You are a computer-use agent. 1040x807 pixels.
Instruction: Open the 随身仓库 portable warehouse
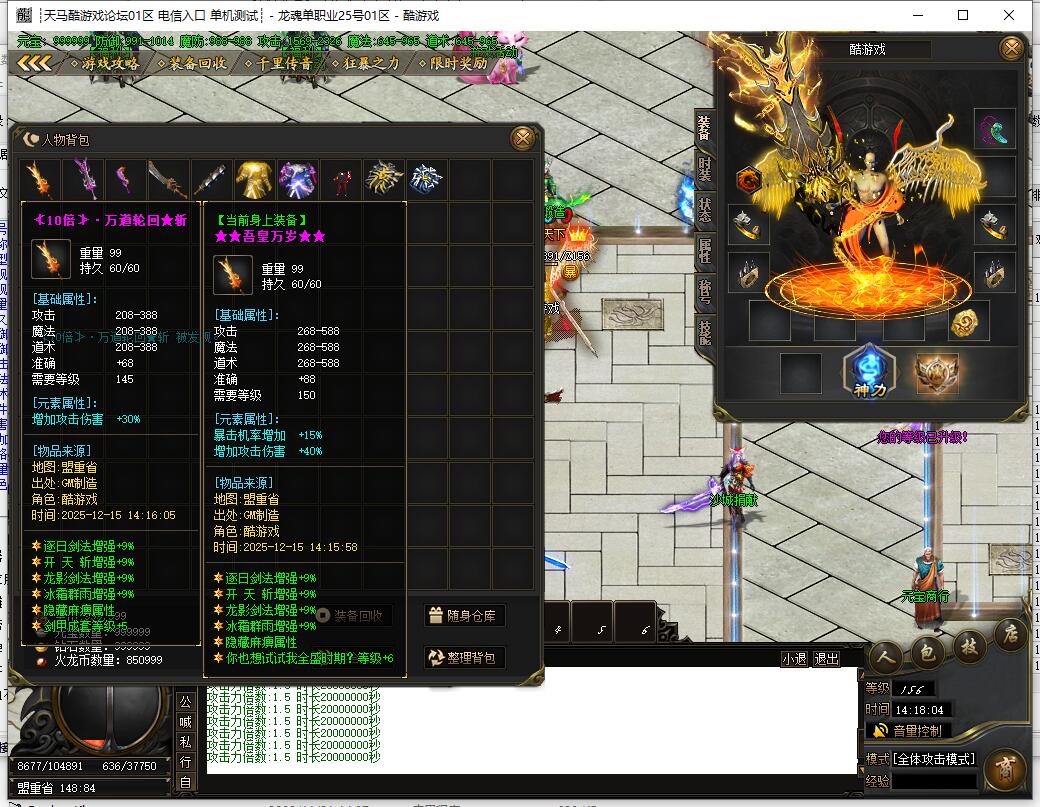point(463,616)
